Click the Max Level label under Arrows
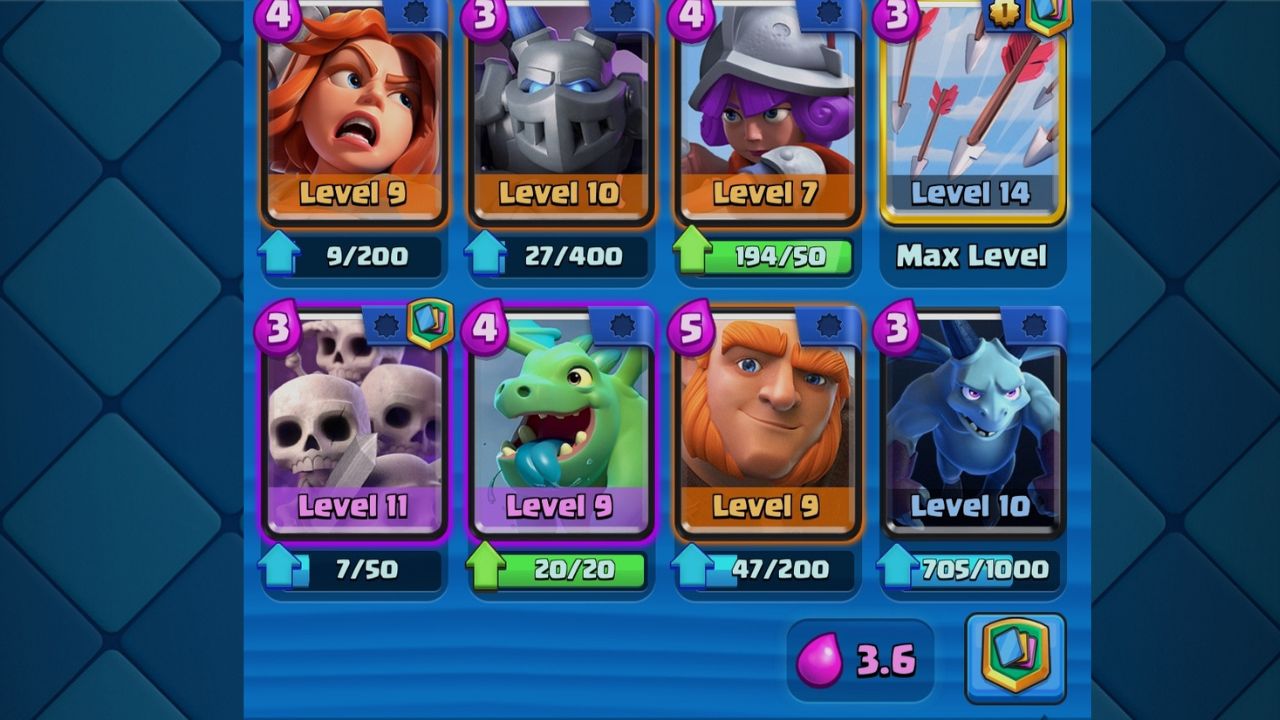The width and height of the screenshot is (1280, 720). point(972,257)
